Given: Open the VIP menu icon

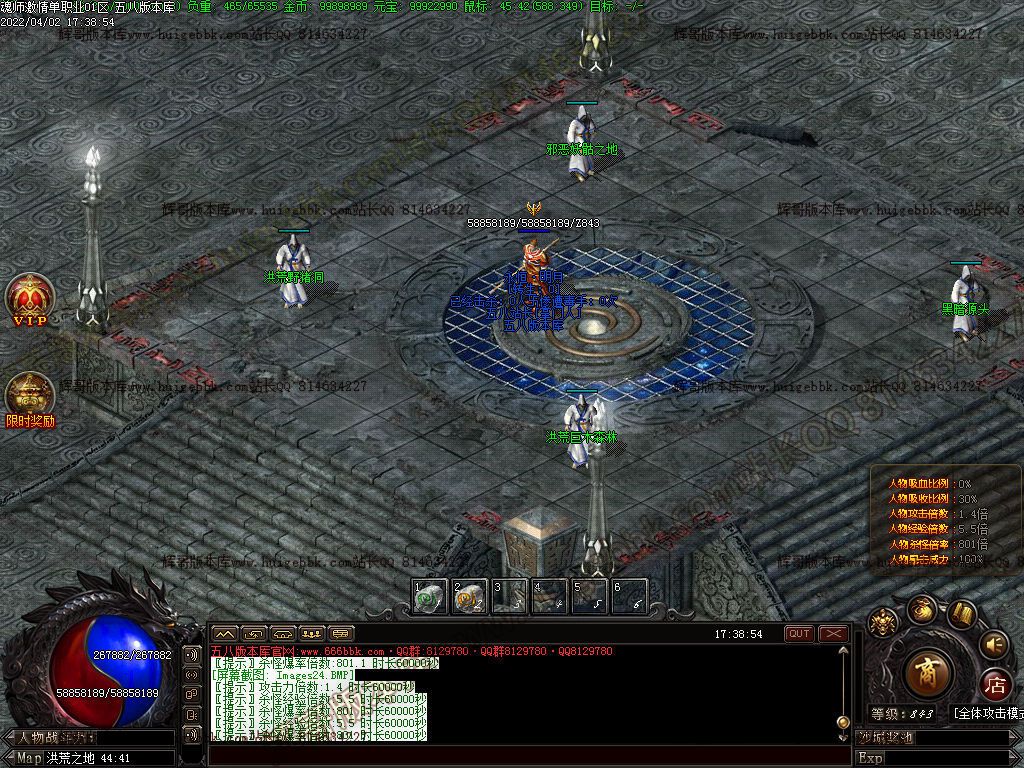Looking at the screenshot, I should click(x=29, y=298).
